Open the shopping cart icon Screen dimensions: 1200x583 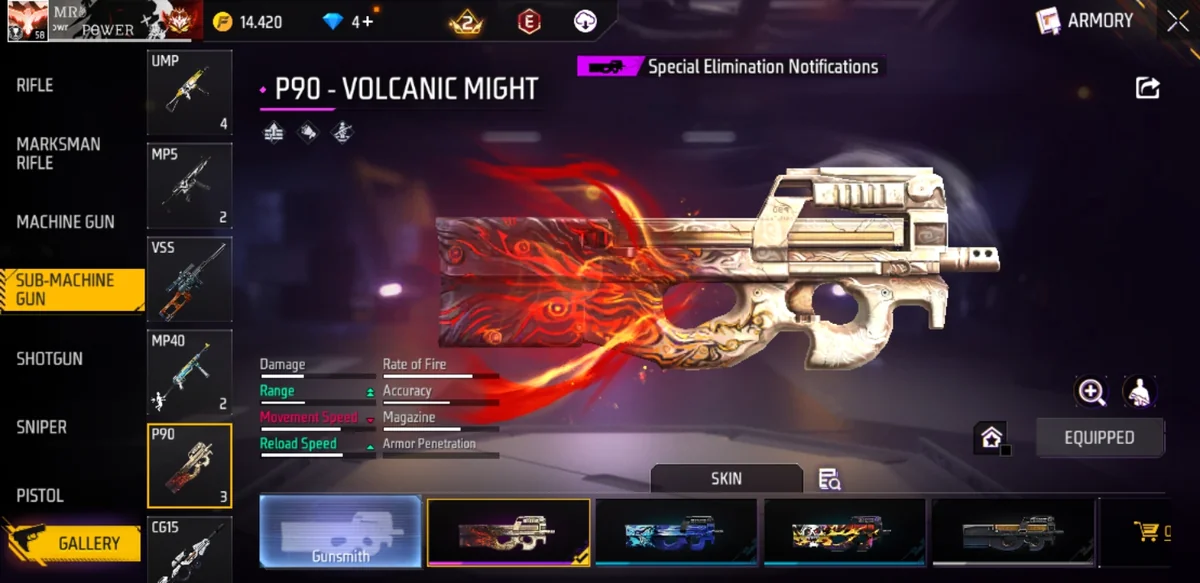[x=1147, y=532]
